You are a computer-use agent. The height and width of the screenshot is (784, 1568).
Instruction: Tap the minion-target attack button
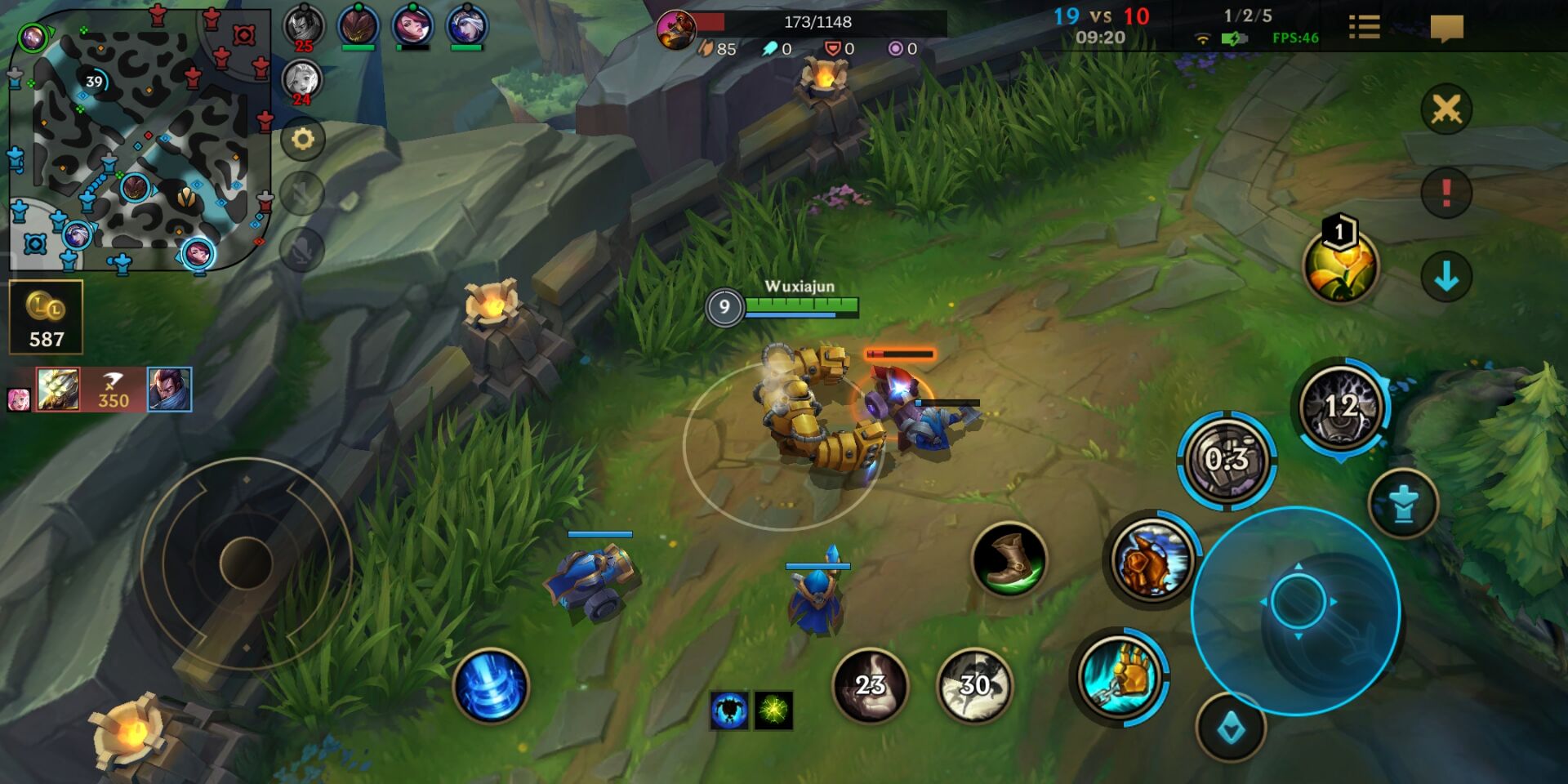pos(1231,728)
